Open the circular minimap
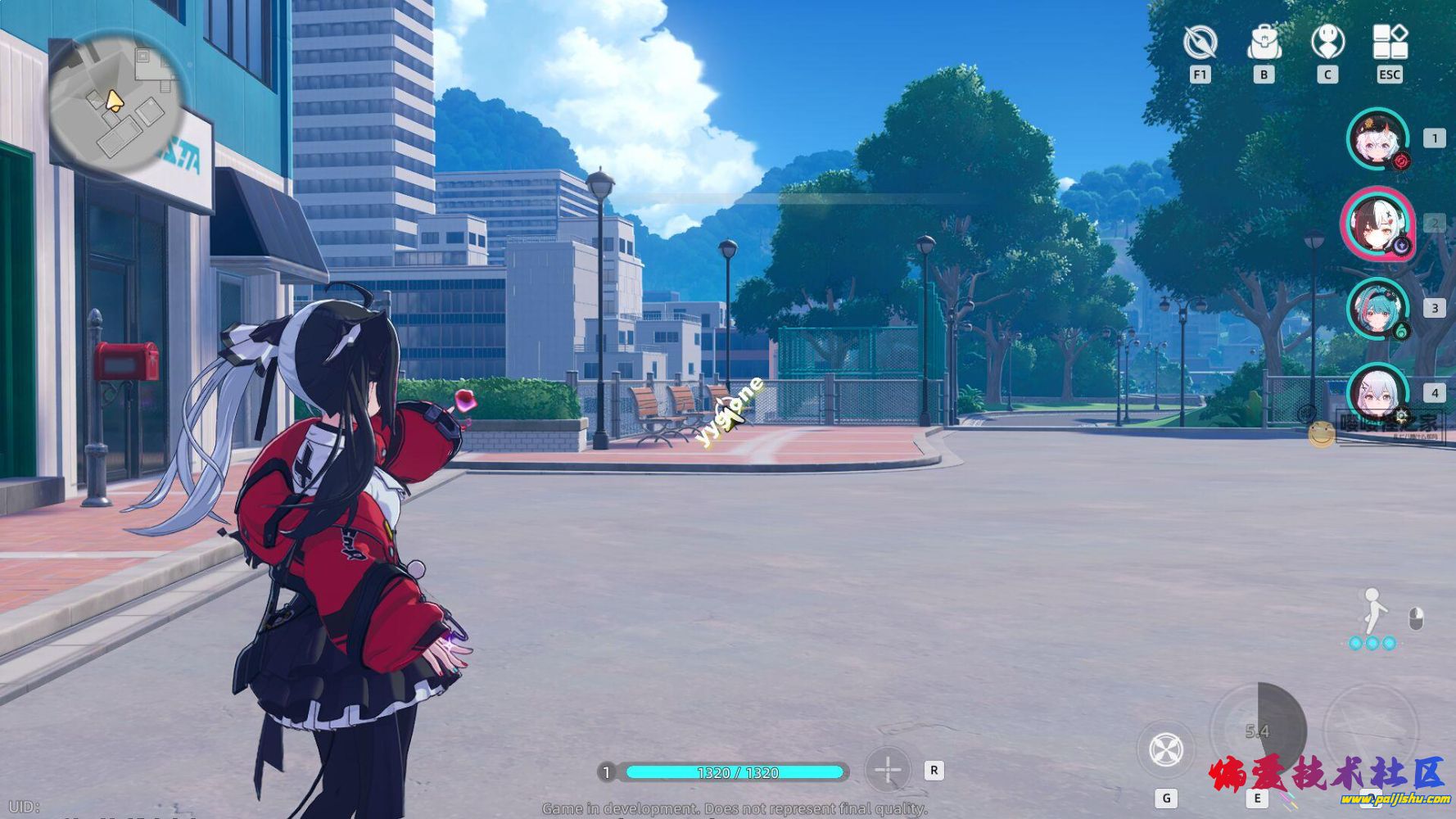Viewport: 1456px width, 819px height. (115, 106)
